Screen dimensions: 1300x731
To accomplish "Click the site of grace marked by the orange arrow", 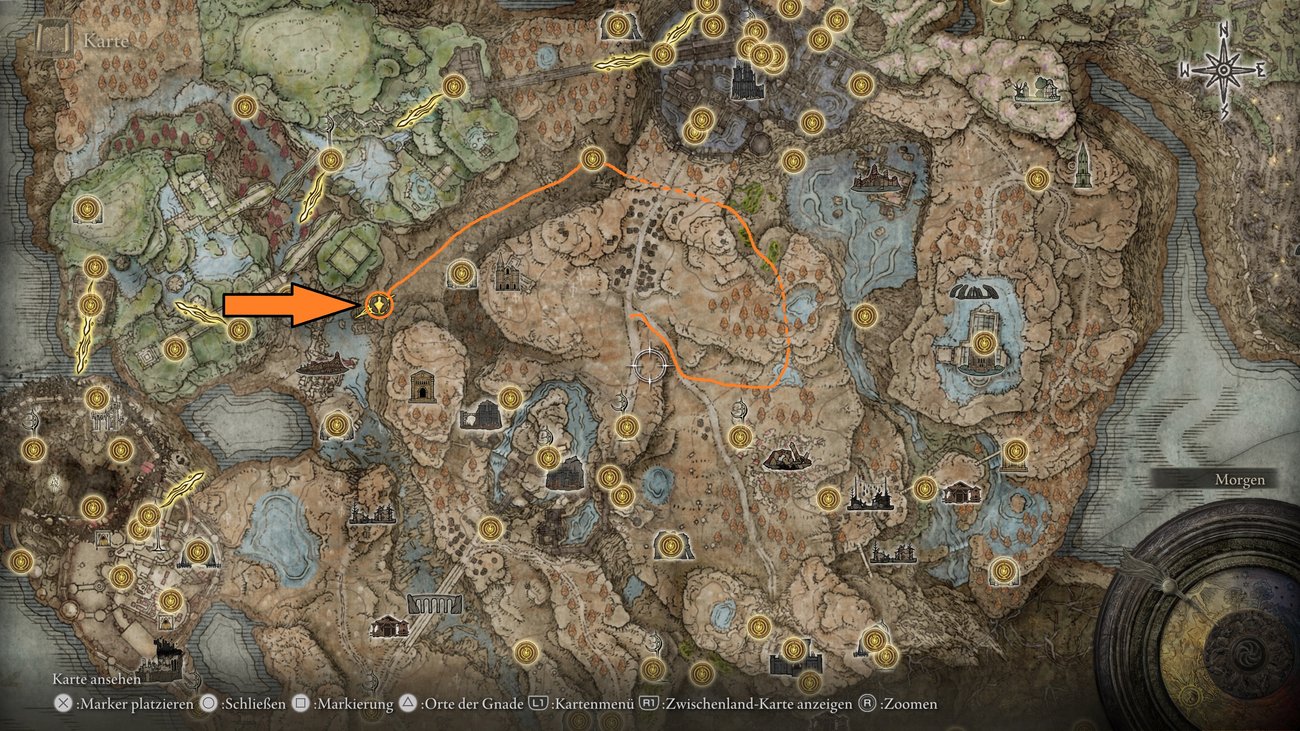I will 378,306.
